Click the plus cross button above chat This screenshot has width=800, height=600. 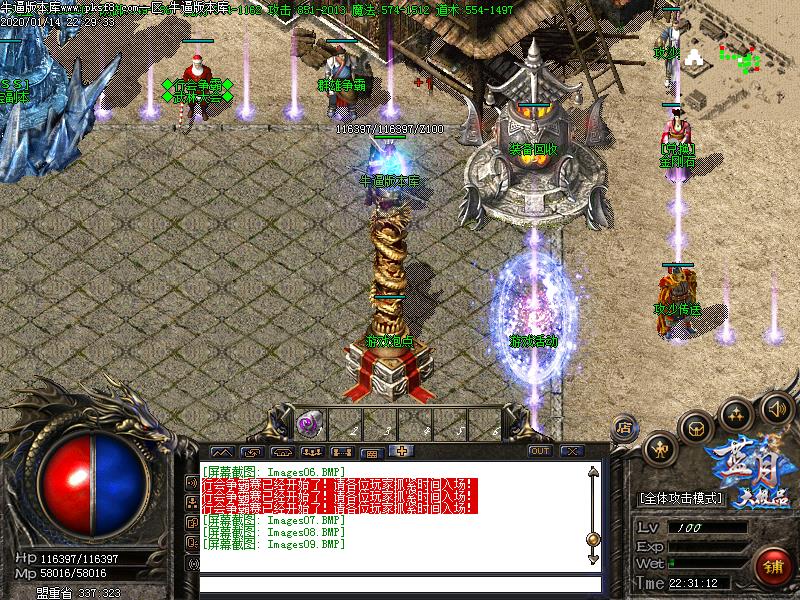(x=401, y=451)
